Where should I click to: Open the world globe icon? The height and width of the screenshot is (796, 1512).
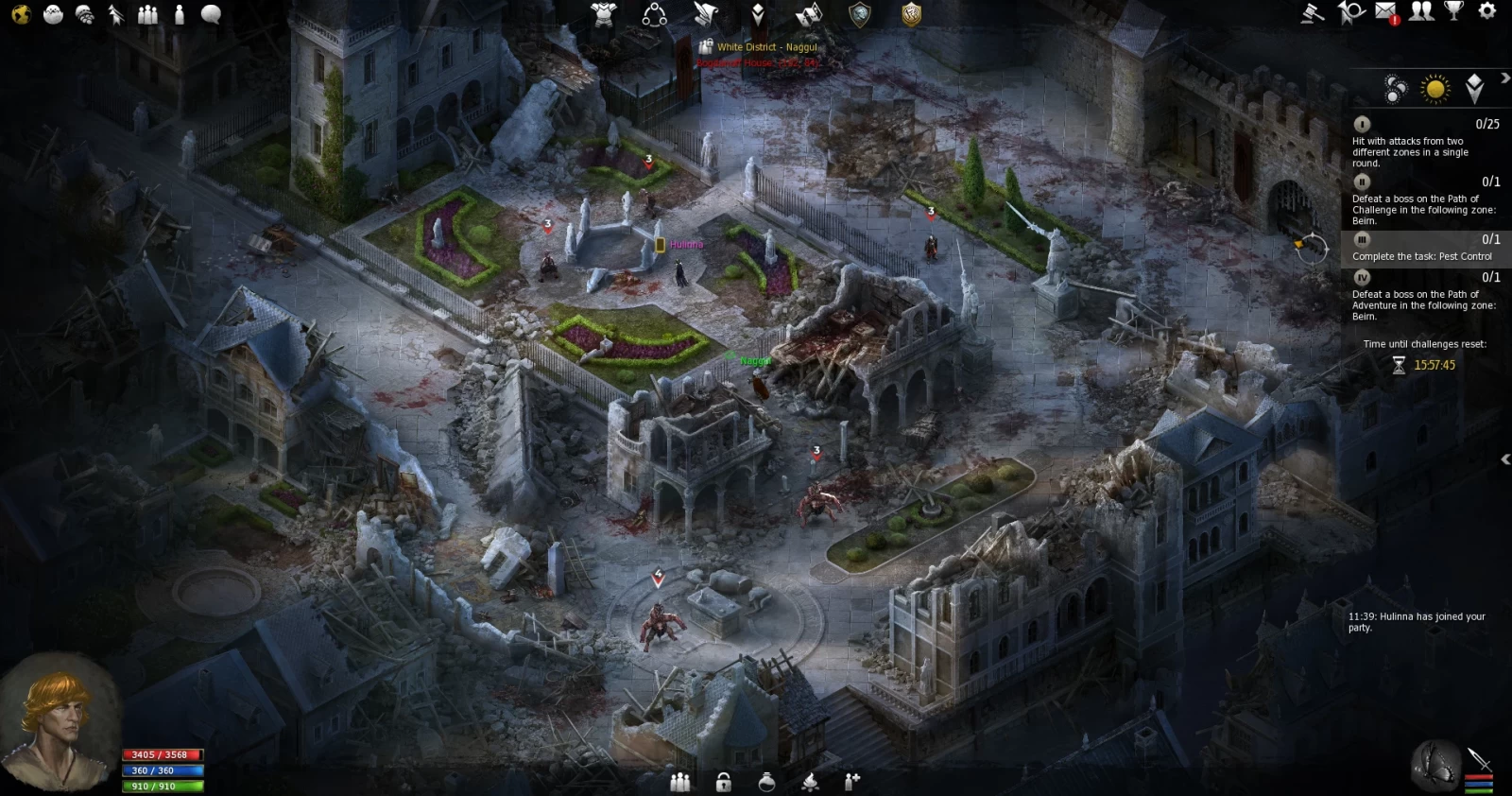tap(21, 14)
